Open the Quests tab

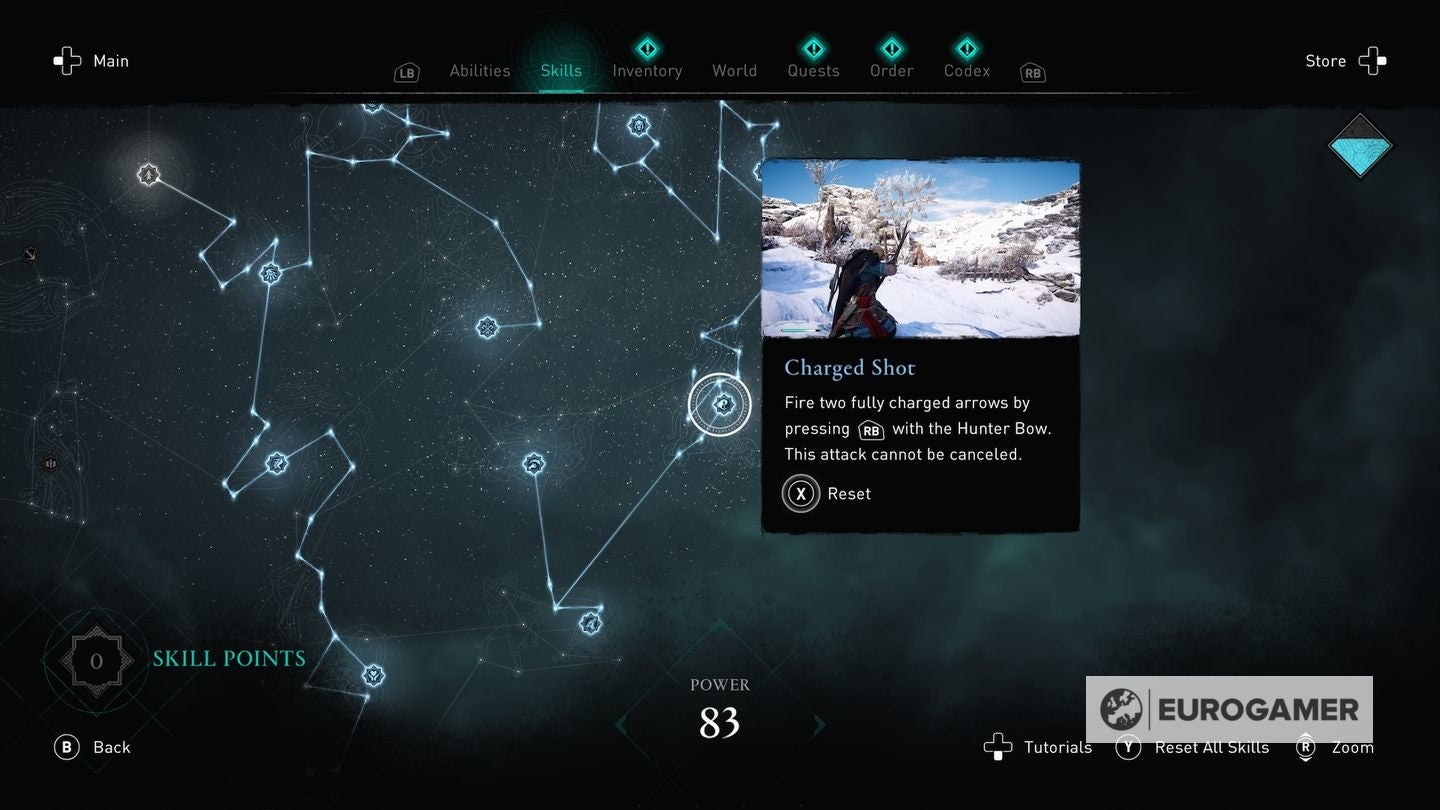(x=813, y=71)
